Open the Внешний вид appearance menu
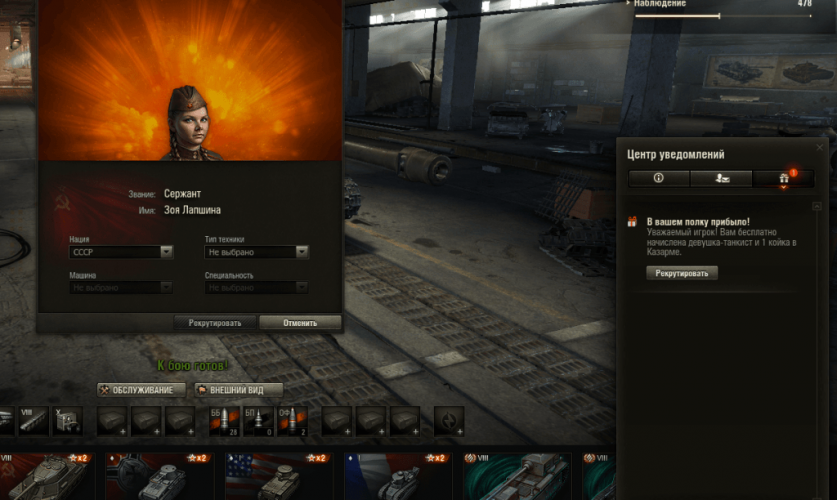 238,390
